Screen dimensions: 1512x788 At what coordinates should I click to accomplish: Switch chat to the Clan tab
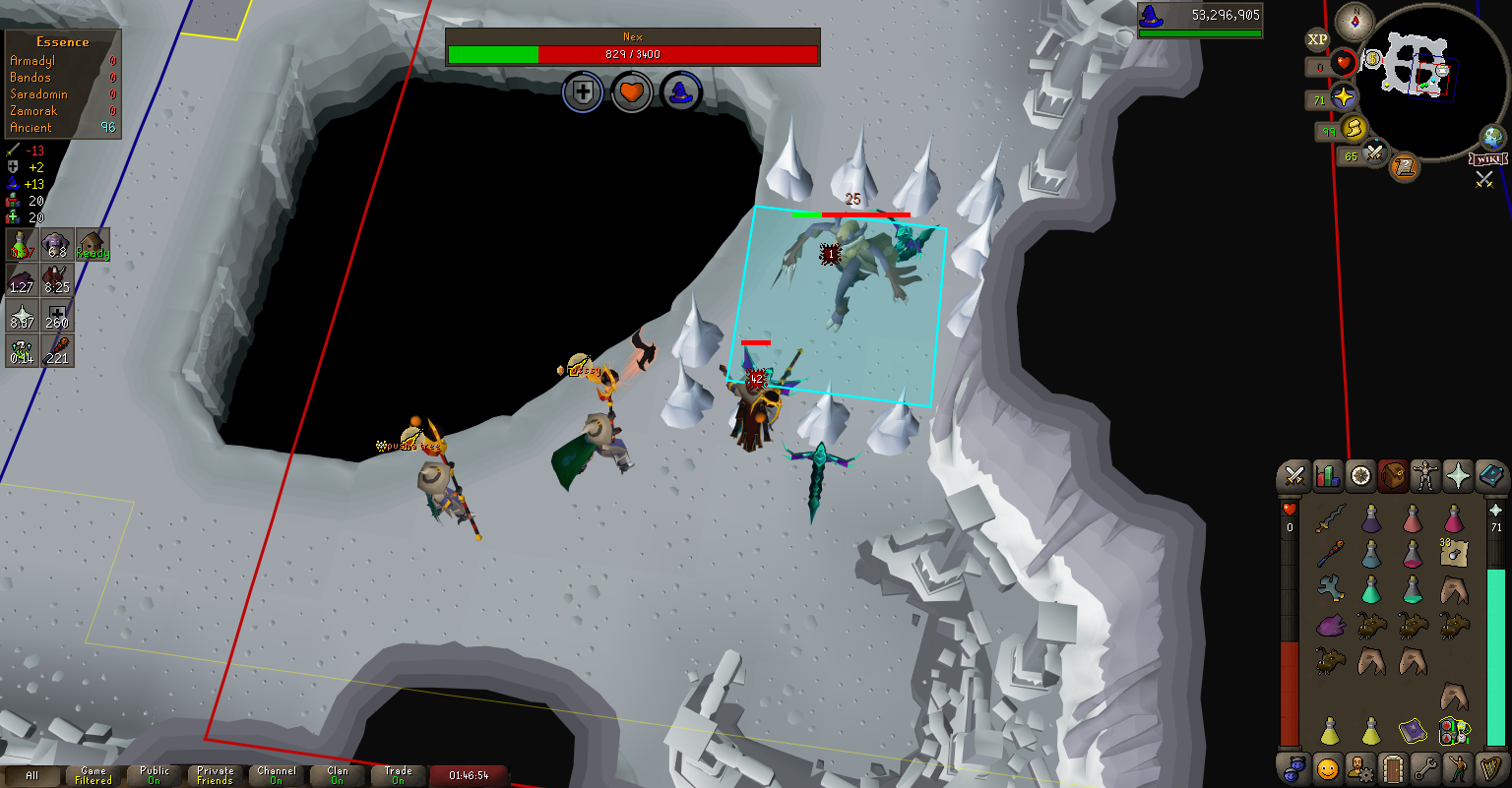click(338, 776)
